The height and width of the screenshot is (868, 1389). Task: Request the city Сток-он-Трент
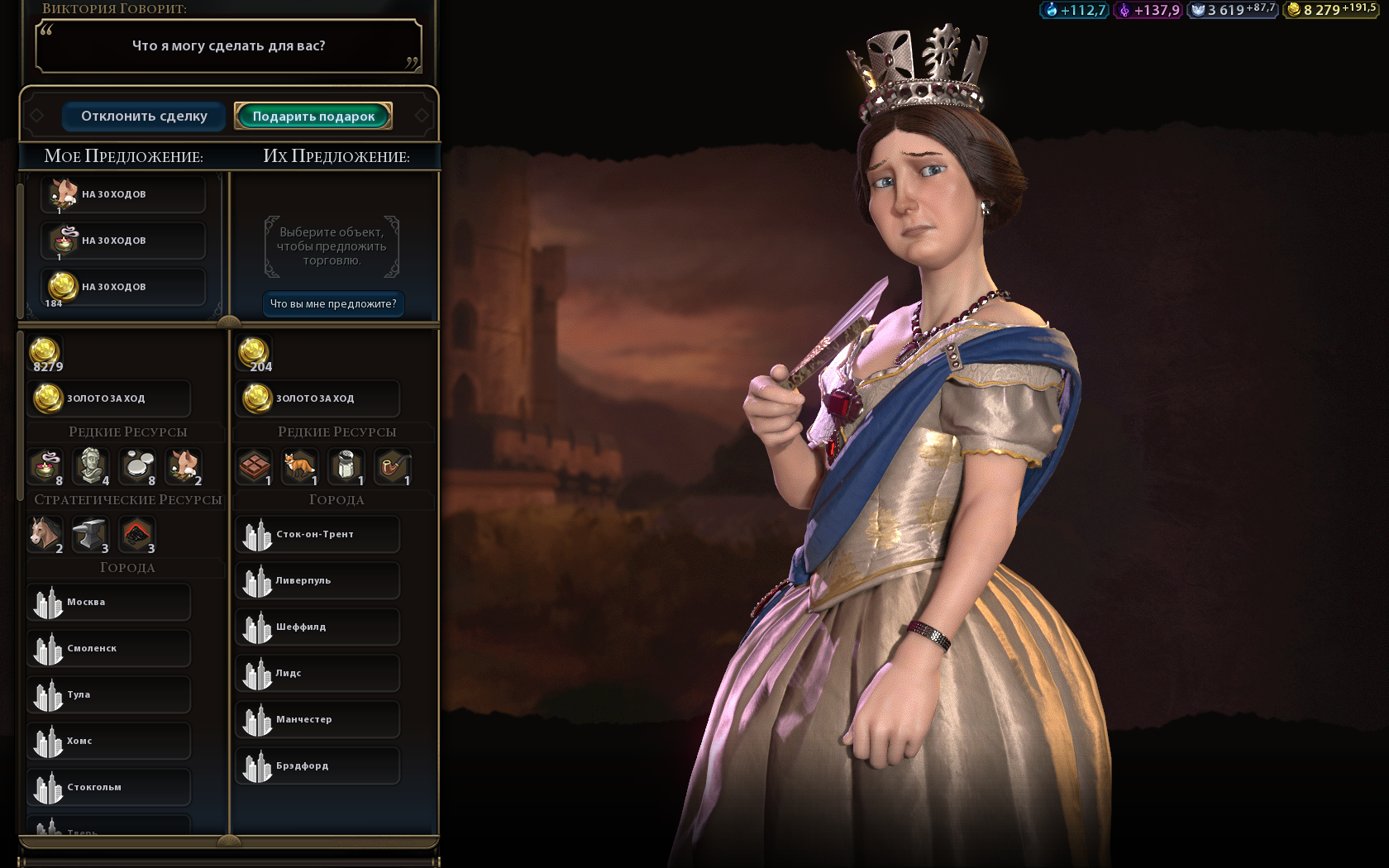[x=317, y=534]
